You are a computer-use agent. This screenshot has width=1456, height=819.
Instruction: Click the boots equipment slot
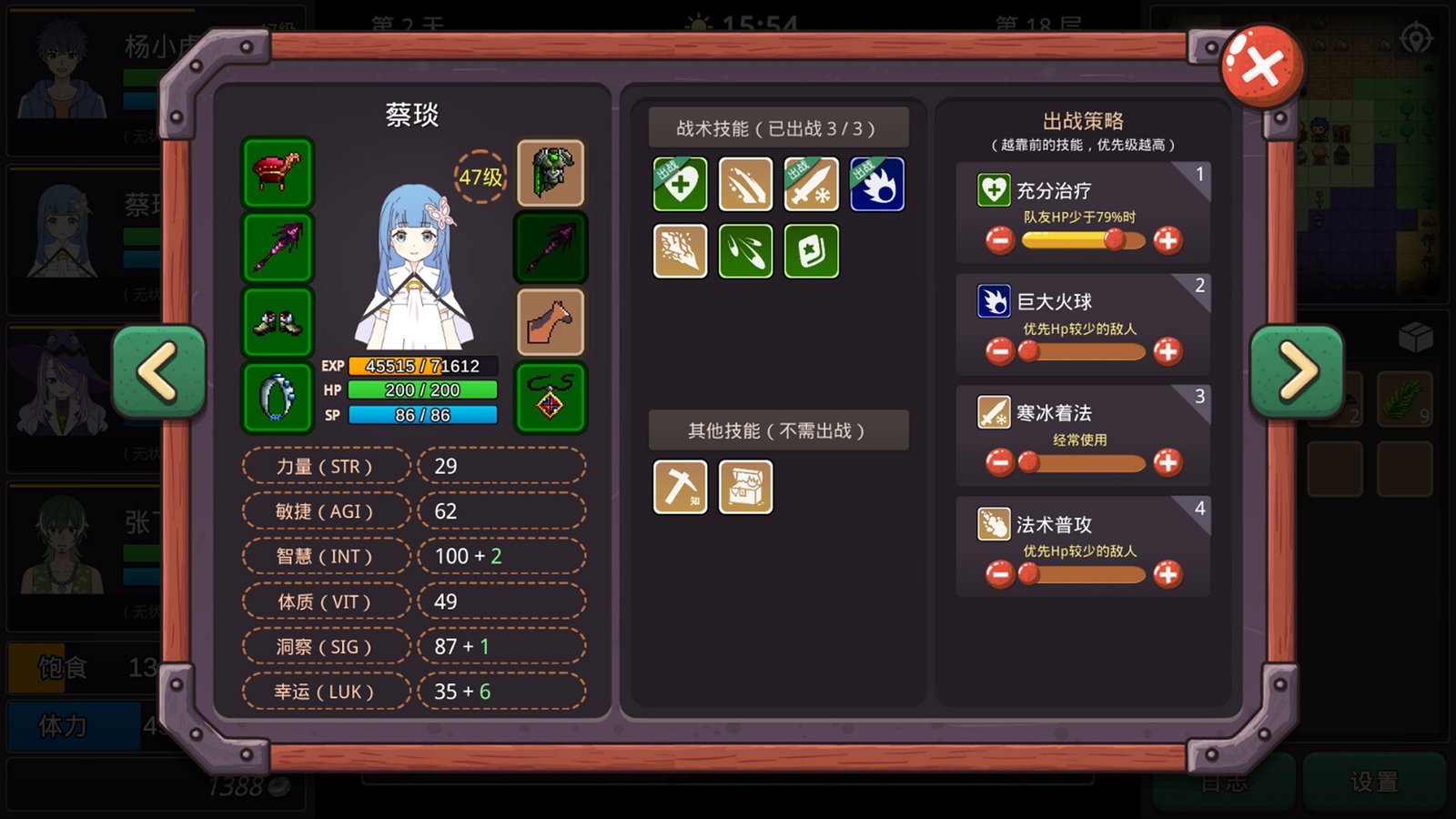point(278,320)
